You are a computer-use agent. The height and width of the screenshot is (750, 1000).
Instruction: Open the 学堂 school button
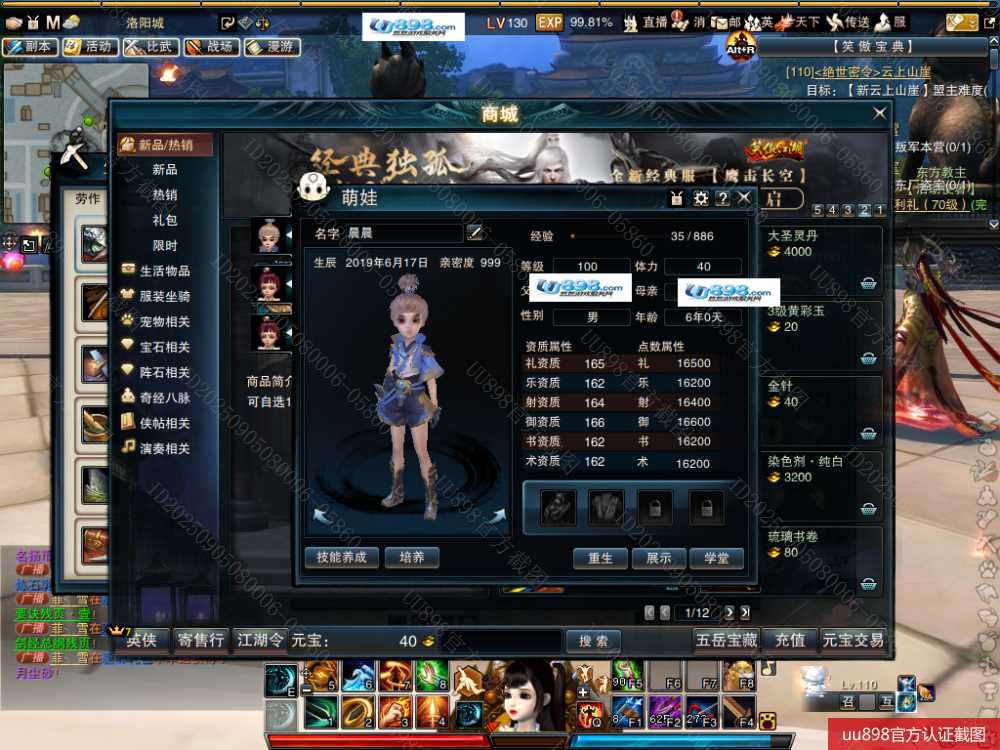click(x=716, y=558)
